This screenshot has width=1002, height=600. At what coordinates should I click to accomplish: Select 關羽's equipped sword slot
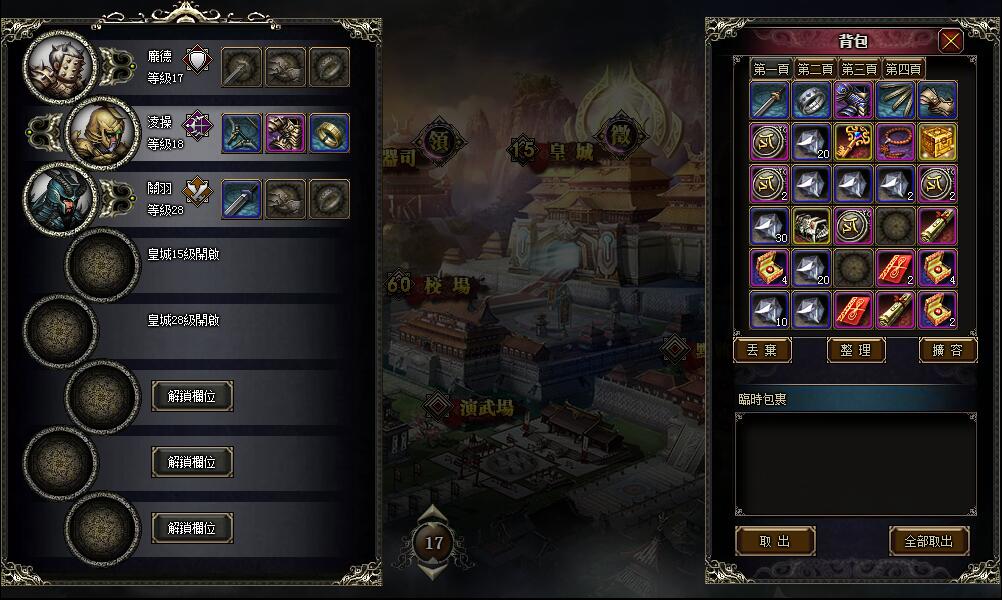tap(241, 199)
